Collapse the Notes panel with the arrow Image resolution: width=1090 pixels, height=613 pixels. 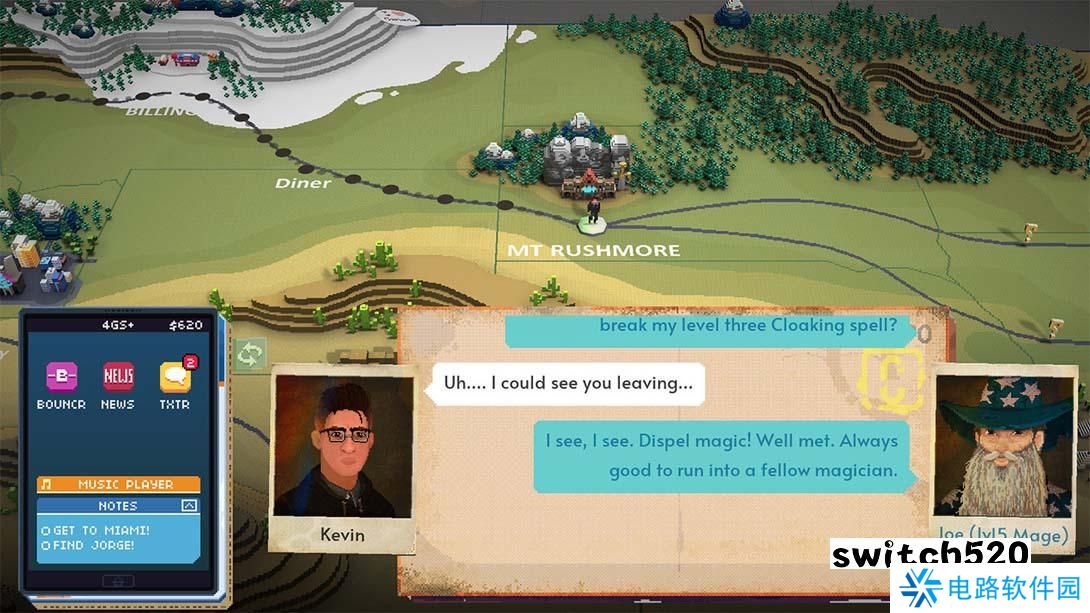tap(188, 506)
